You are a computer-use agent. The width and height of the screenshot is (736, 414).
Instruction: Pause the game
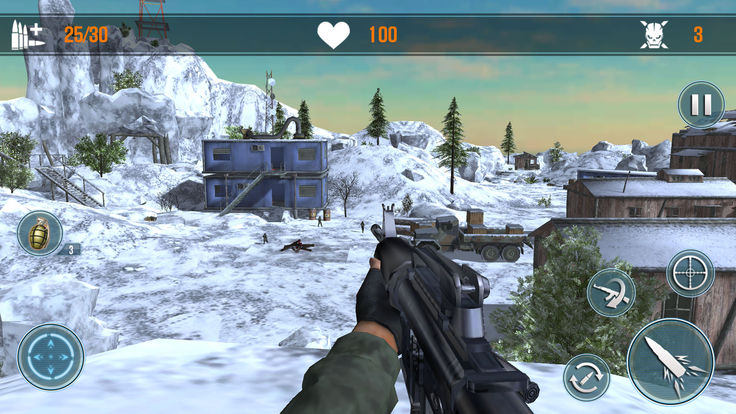pos(701,104)
